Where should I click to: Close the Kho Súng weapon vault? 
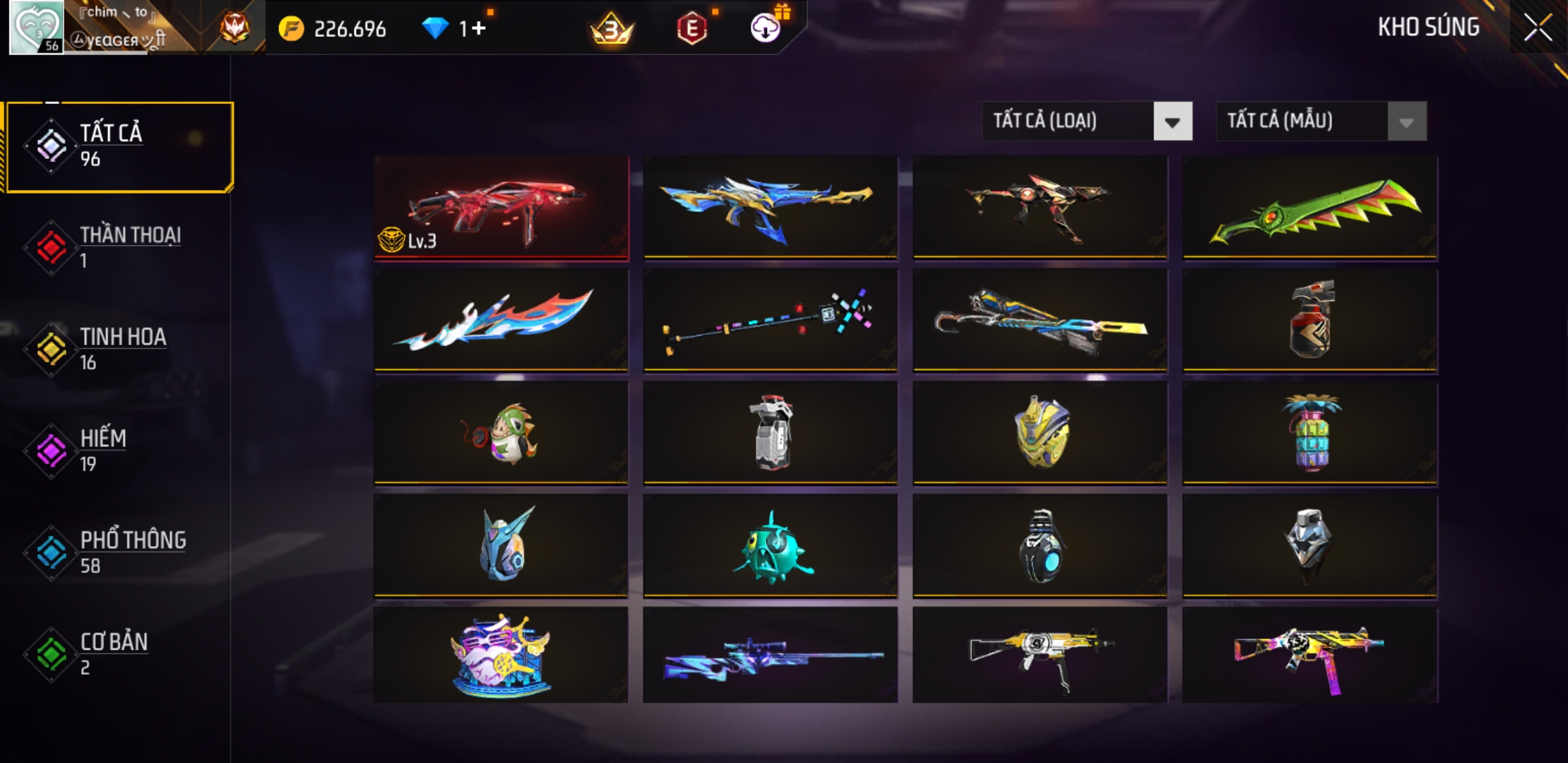(1537, 28)
